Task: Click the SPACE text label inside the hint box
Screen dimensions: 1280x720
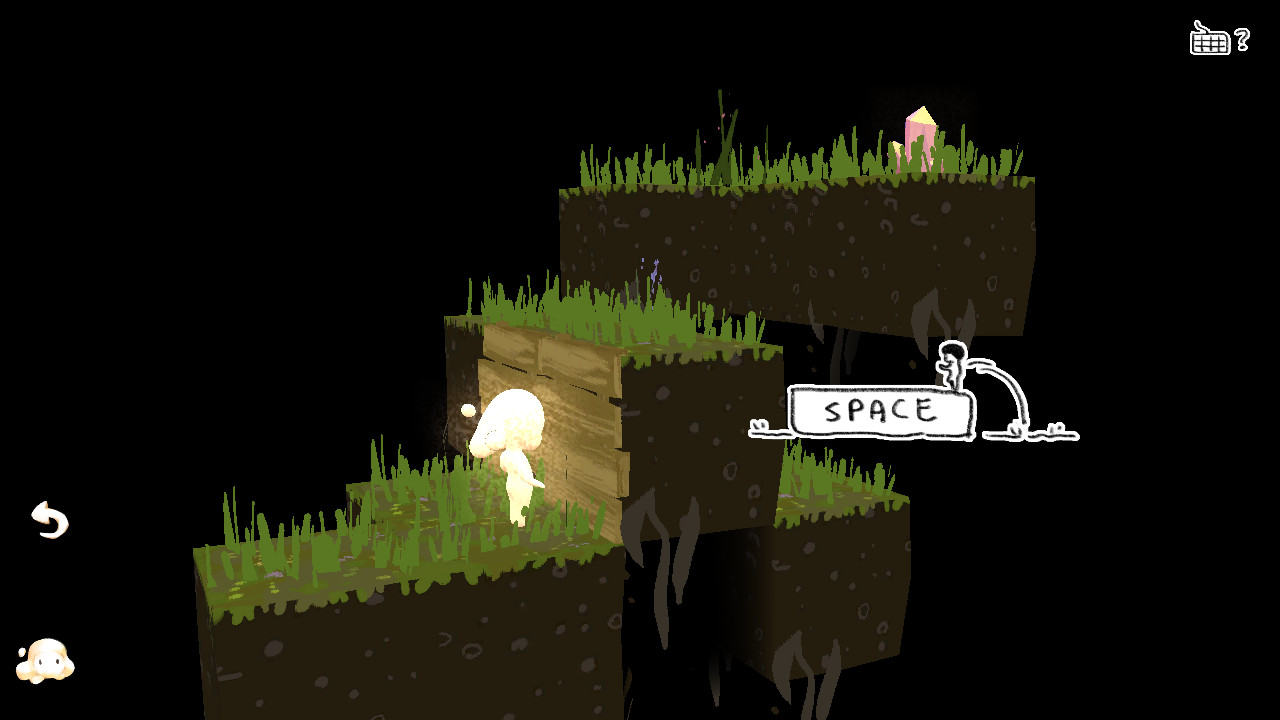Action: click(x=880, y=409)
